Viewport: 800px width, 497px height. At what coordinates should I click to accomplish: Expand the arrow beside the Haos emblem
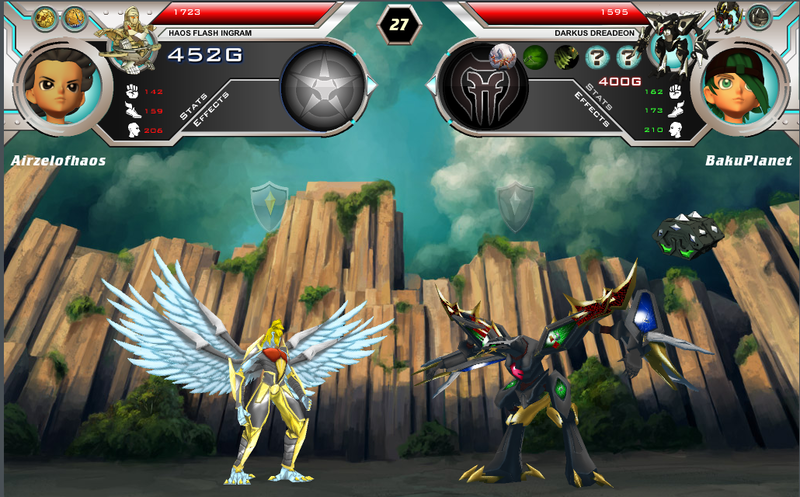tap(372, 87)
